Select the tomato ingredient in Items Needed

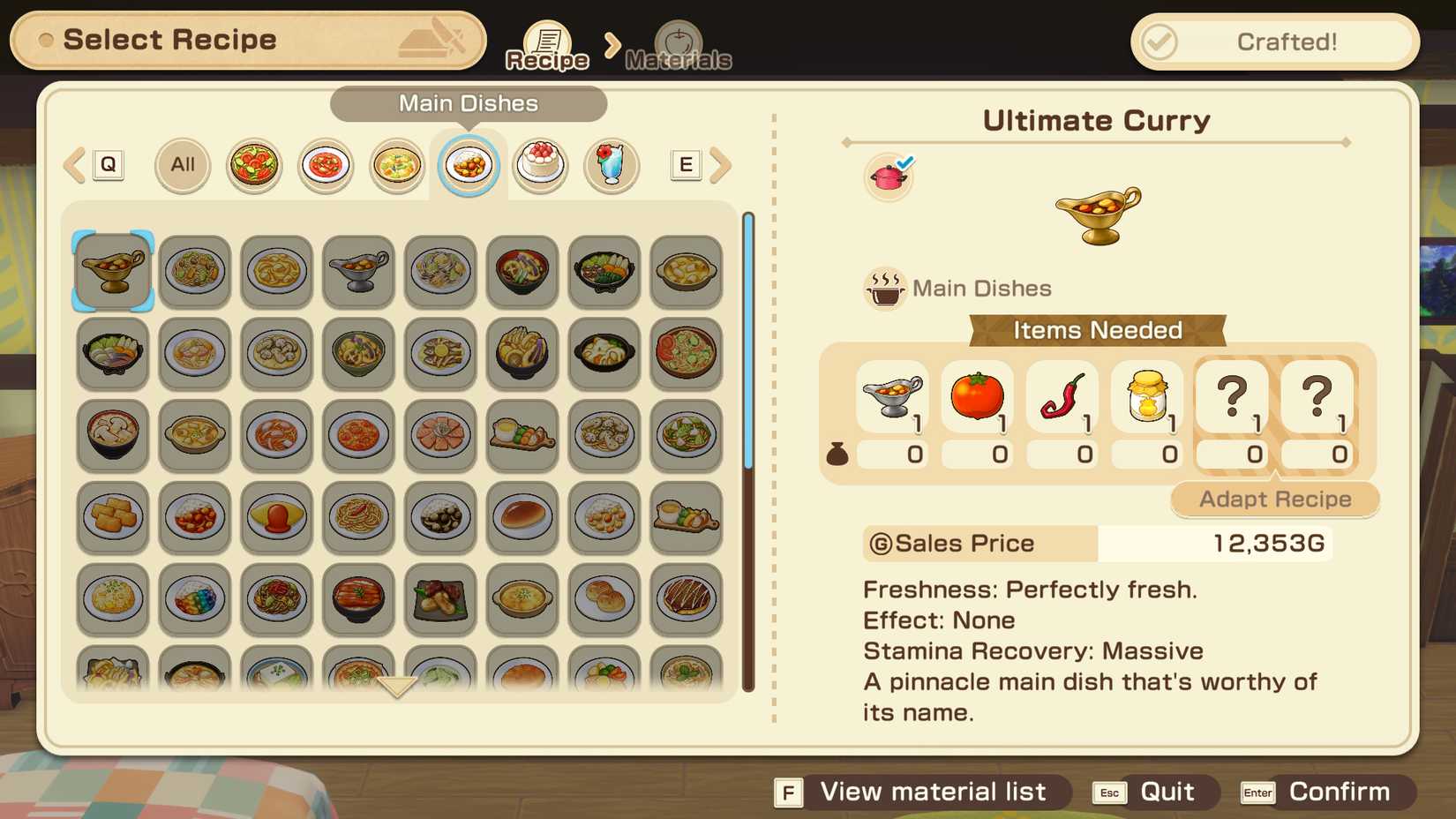(977, 398)
